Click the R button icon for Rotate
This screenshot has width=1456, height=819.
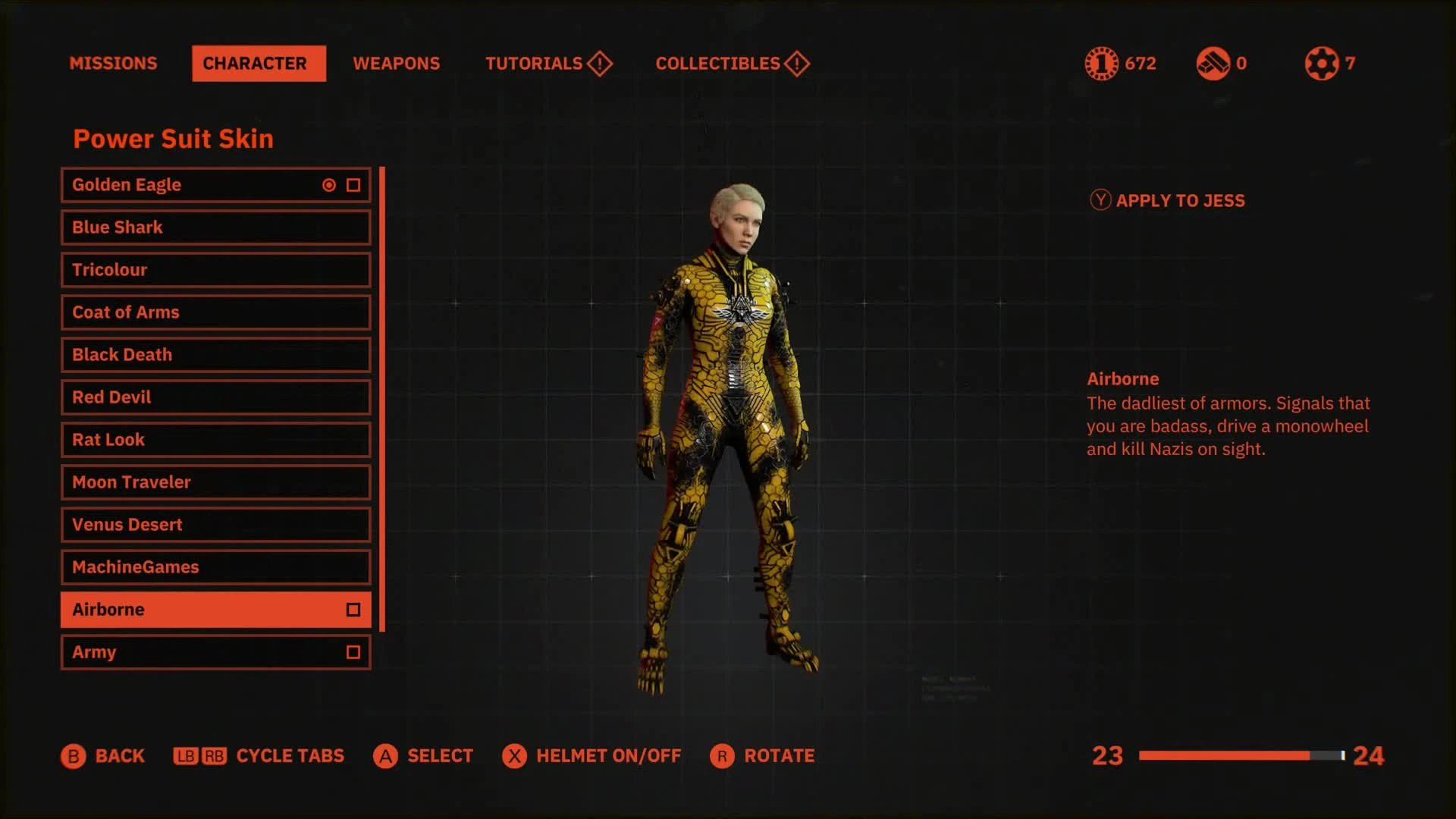click(721, 756)
